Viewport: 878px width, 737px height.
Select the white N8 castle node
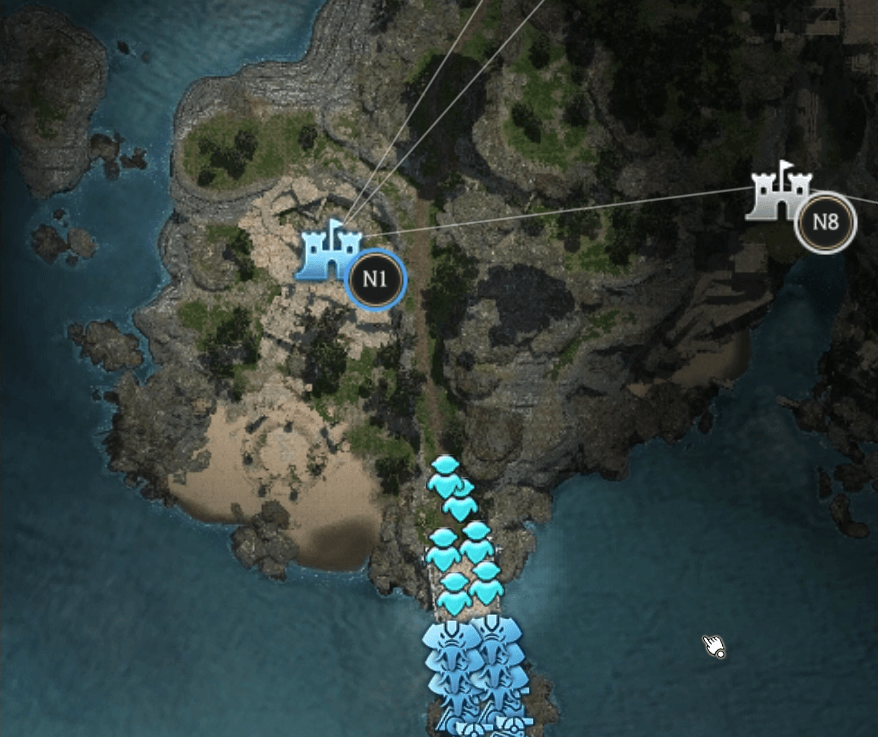(x=781, y=192)
